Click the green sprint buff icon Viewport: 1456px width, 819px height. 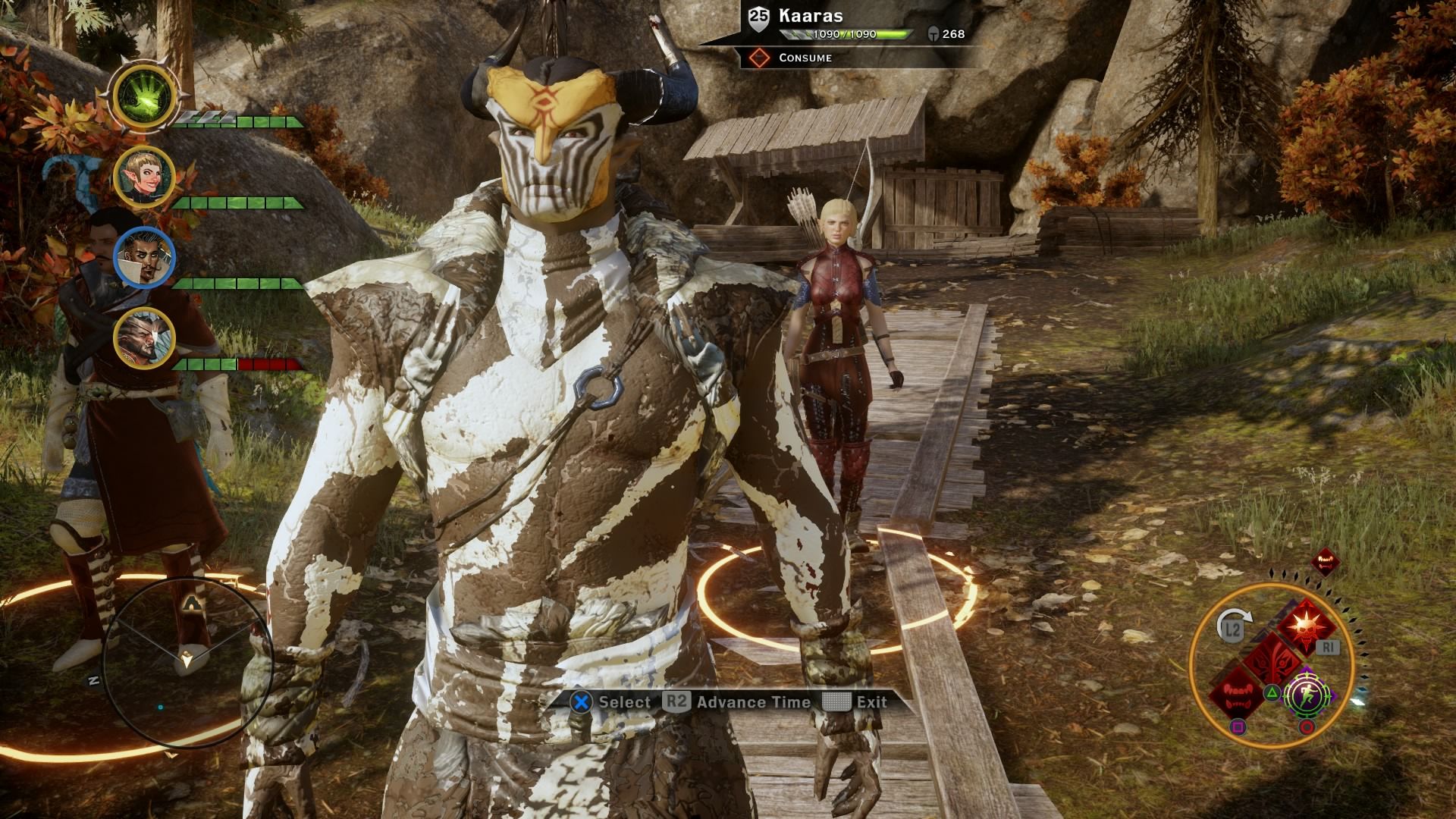1307,696
